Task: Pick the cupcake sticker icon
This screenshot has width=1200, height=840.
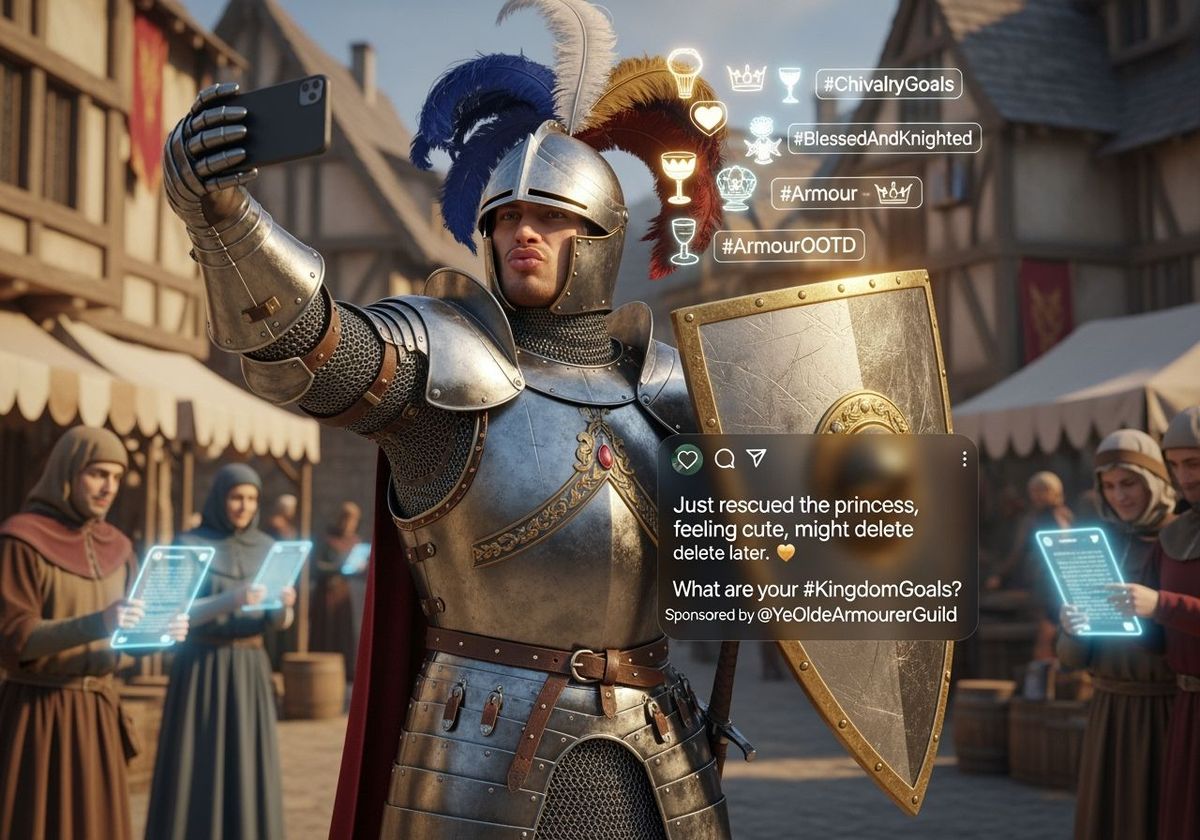Action: [684, 70]
